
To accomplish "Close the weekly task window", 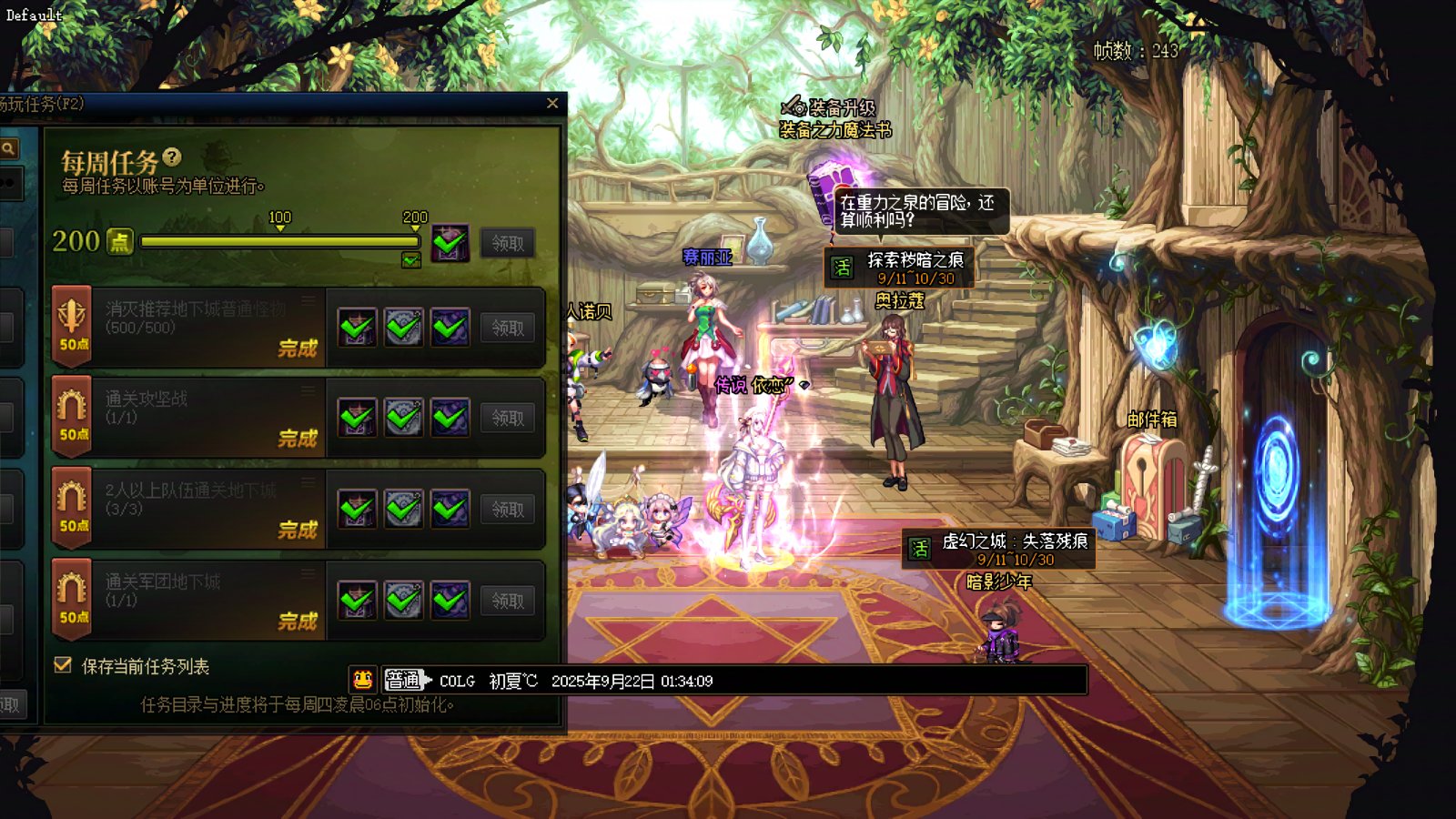I will click(552, 104).
